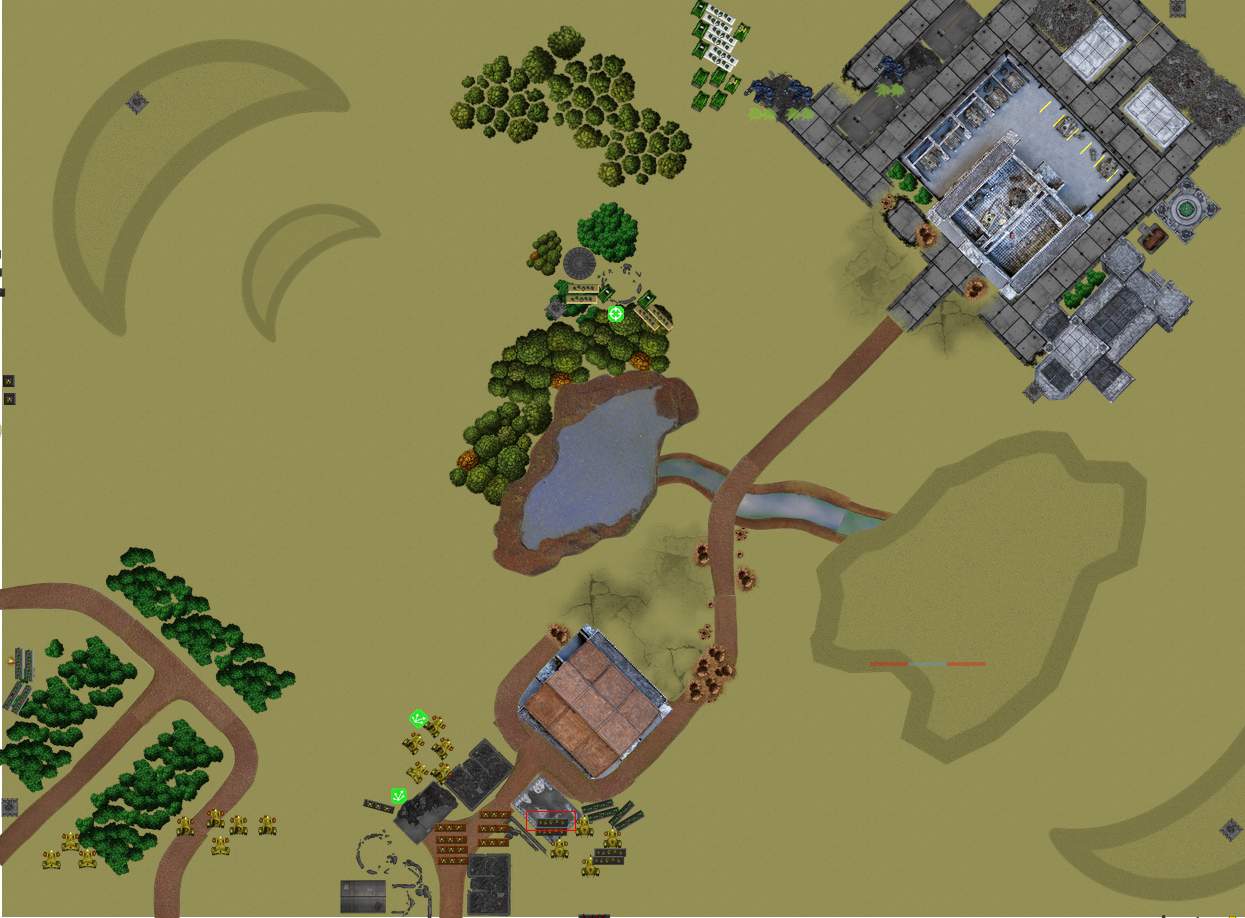Click the green crosshair target marker
This screenshot has width=1245, height=918.
616,314
